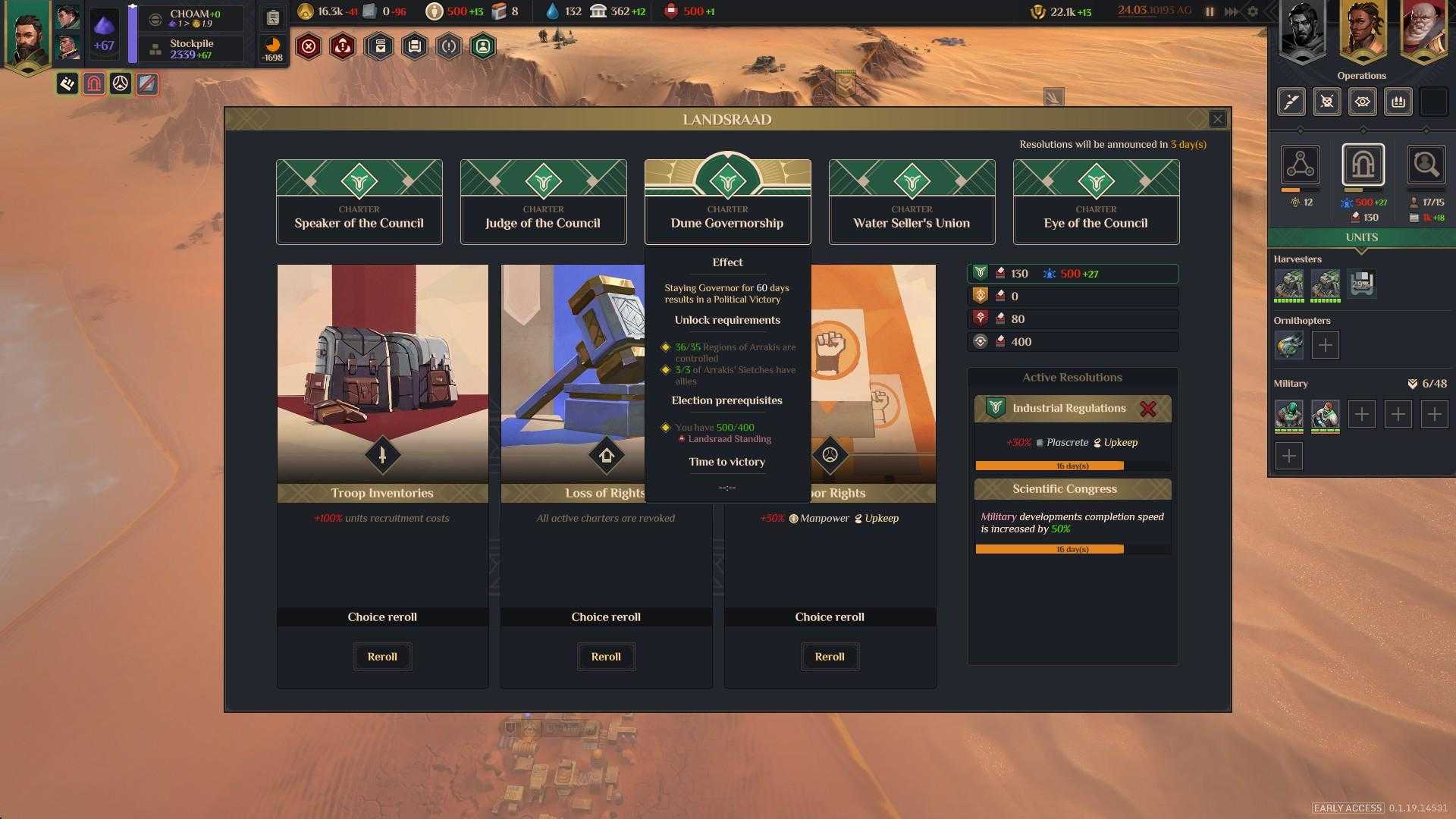
Task: Reroll the Troop Inventories resolution
Action: tap(382, 657)
